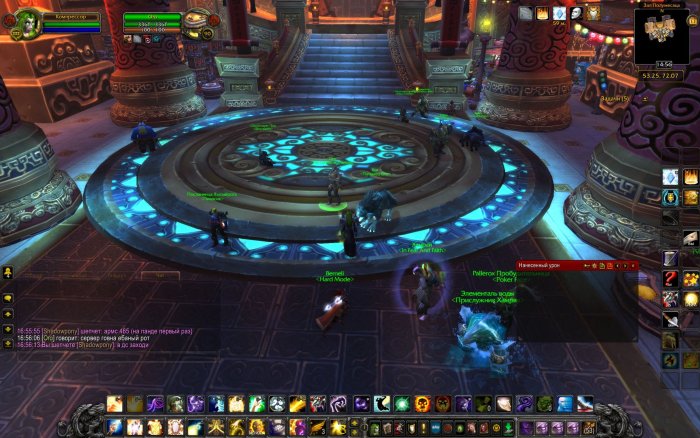
Task: Click the gold heart buff icon
Action: [594, 13]
